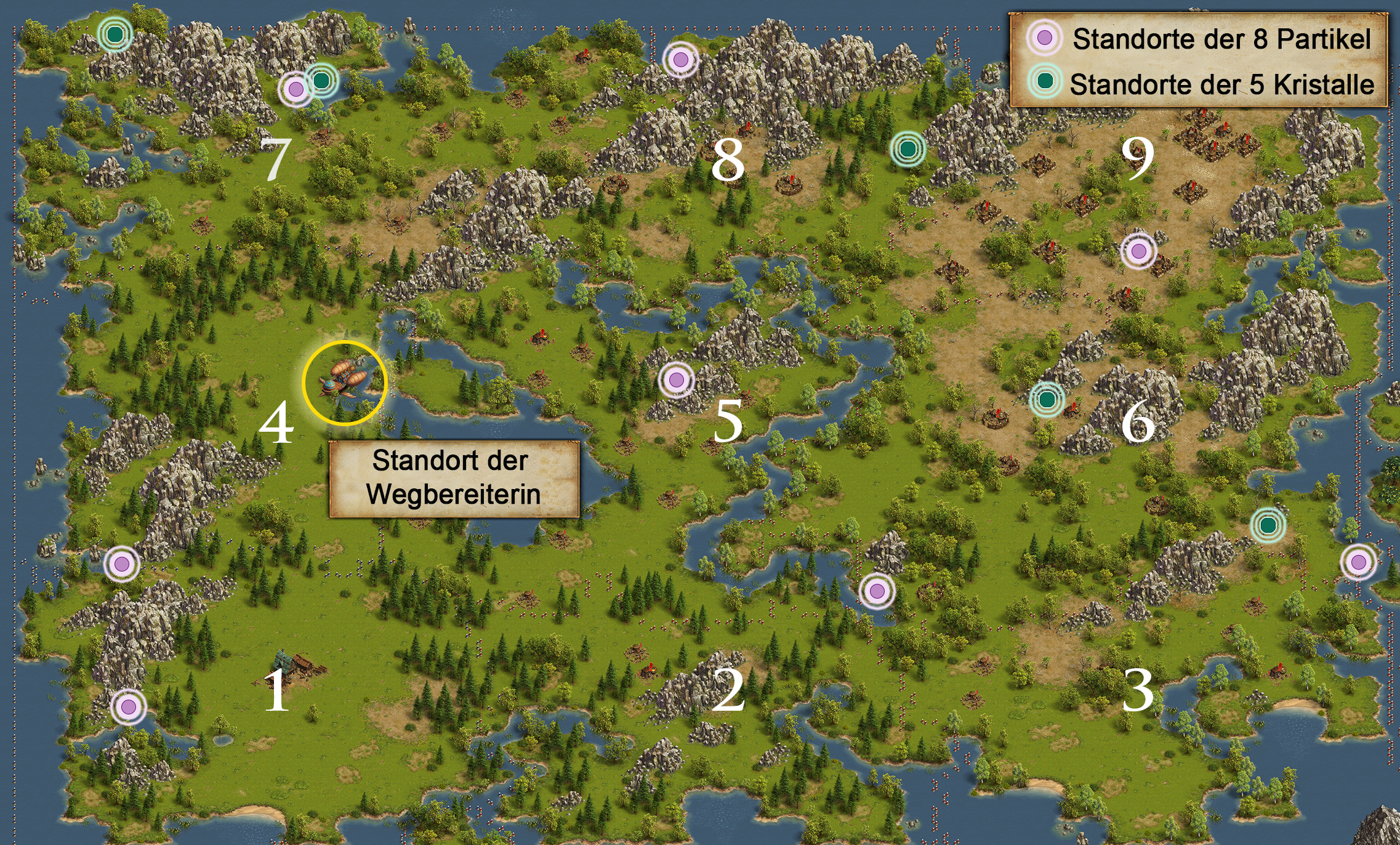Choose the "Standorte der 5 Kristalle" legend entry

click(1221, 84)
